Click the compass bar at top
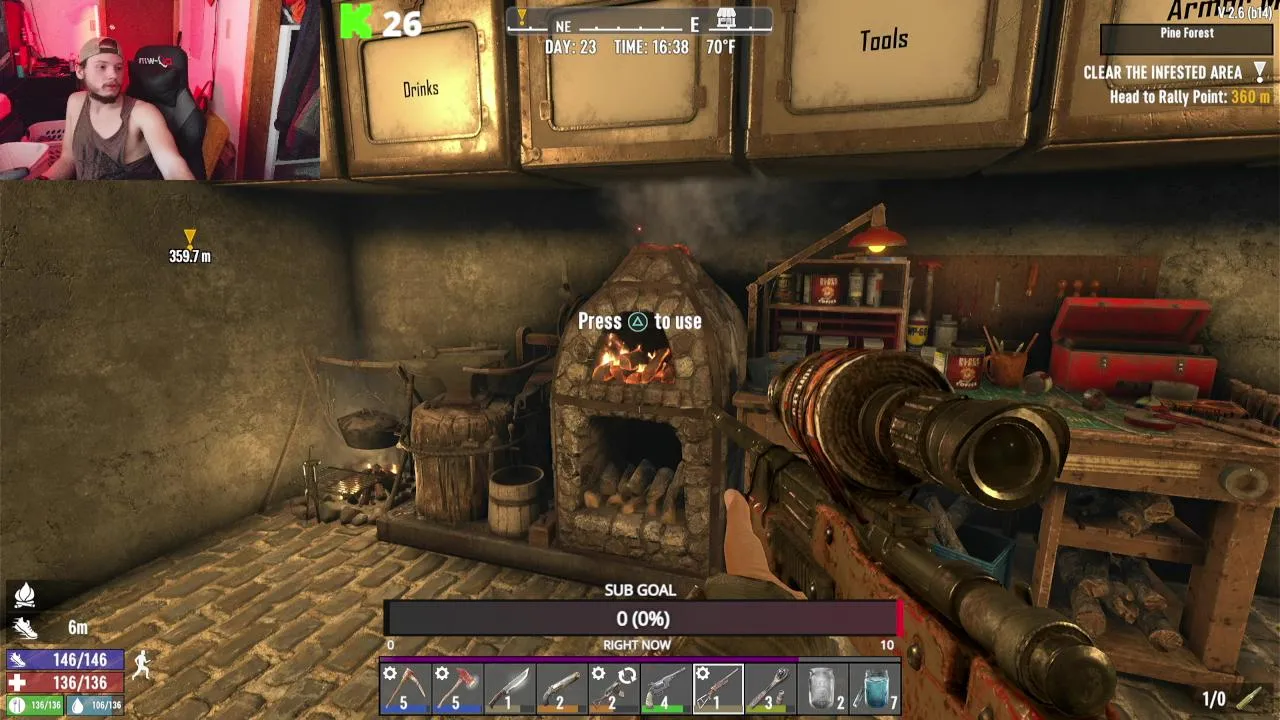 click(640, 22)
